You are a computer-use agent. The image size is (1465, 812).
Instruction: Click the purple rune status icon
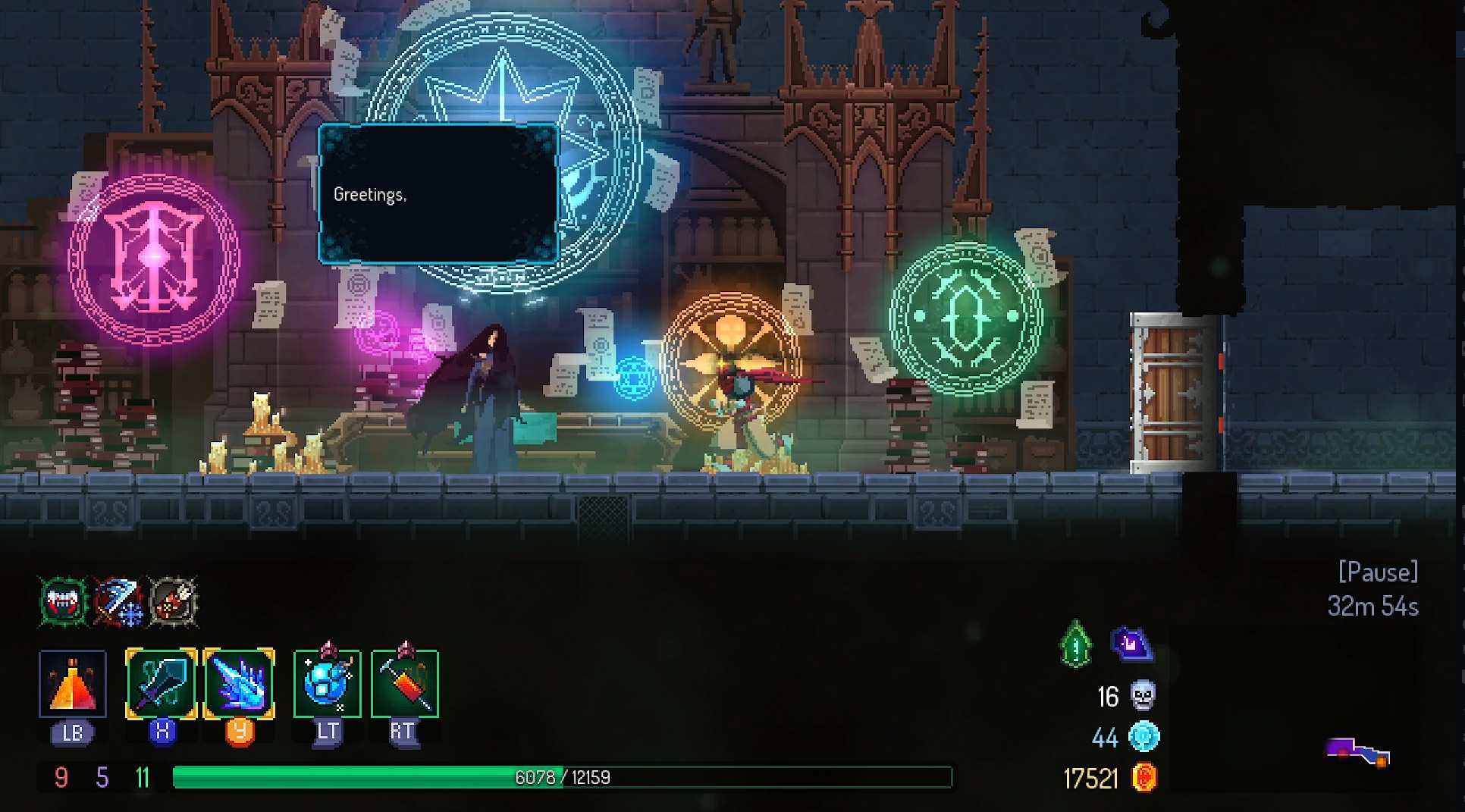pyautogui.click(x=1131, y=644)
